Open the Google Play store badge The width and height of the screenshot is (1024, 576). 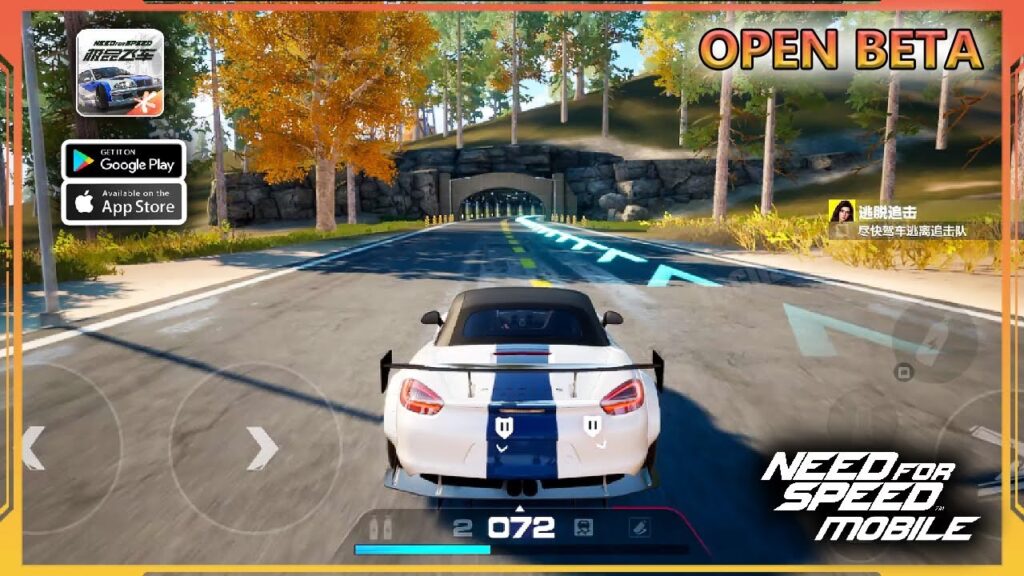pos(124,159)
